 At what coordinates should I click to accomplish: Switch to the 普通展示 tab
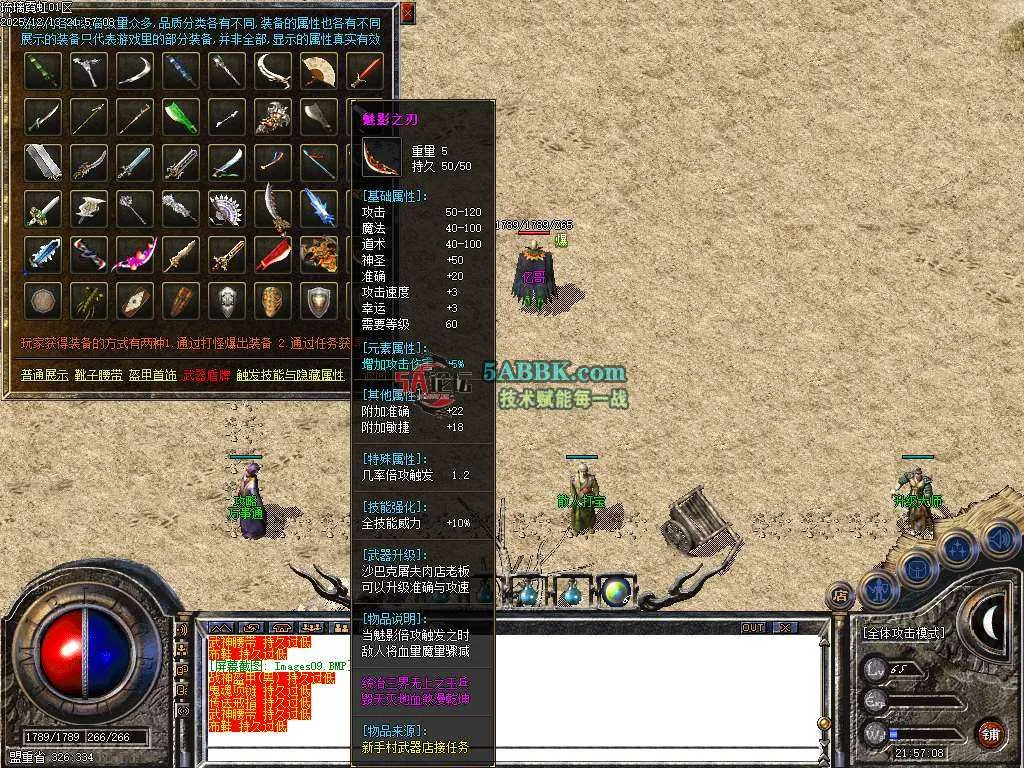[44, 375]
